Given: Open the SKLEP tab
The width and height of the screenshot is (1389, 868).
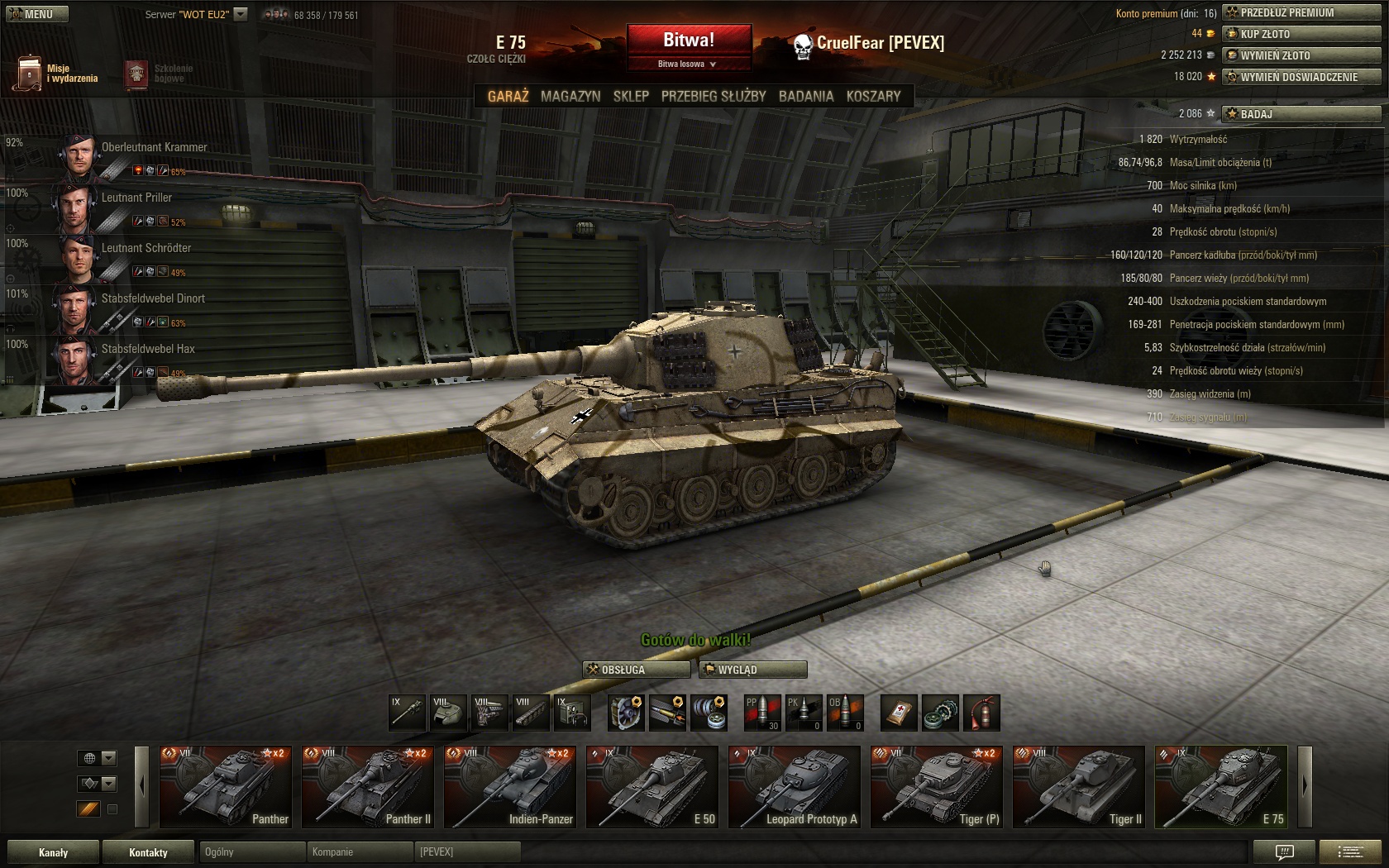Looking at the screenshot, I should click(x=631, y=96).
